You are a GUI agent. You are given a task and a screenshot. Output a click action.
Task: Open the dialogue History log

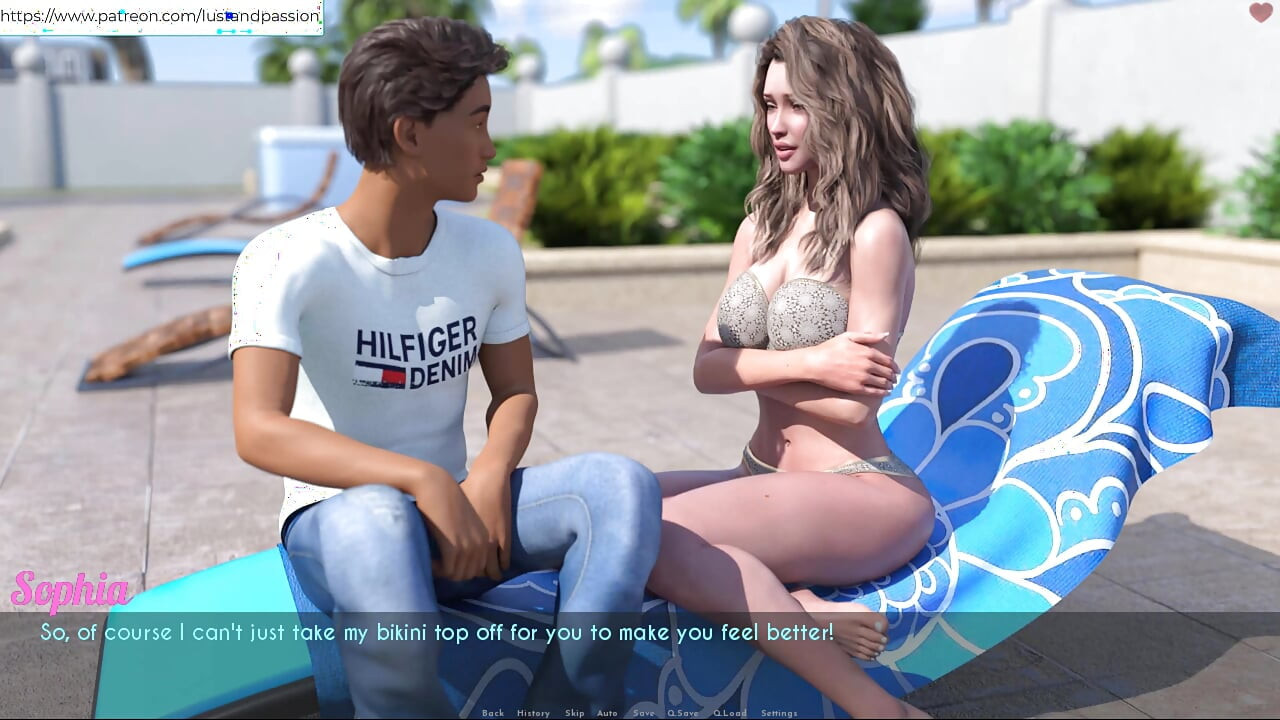tap(533, 713)
